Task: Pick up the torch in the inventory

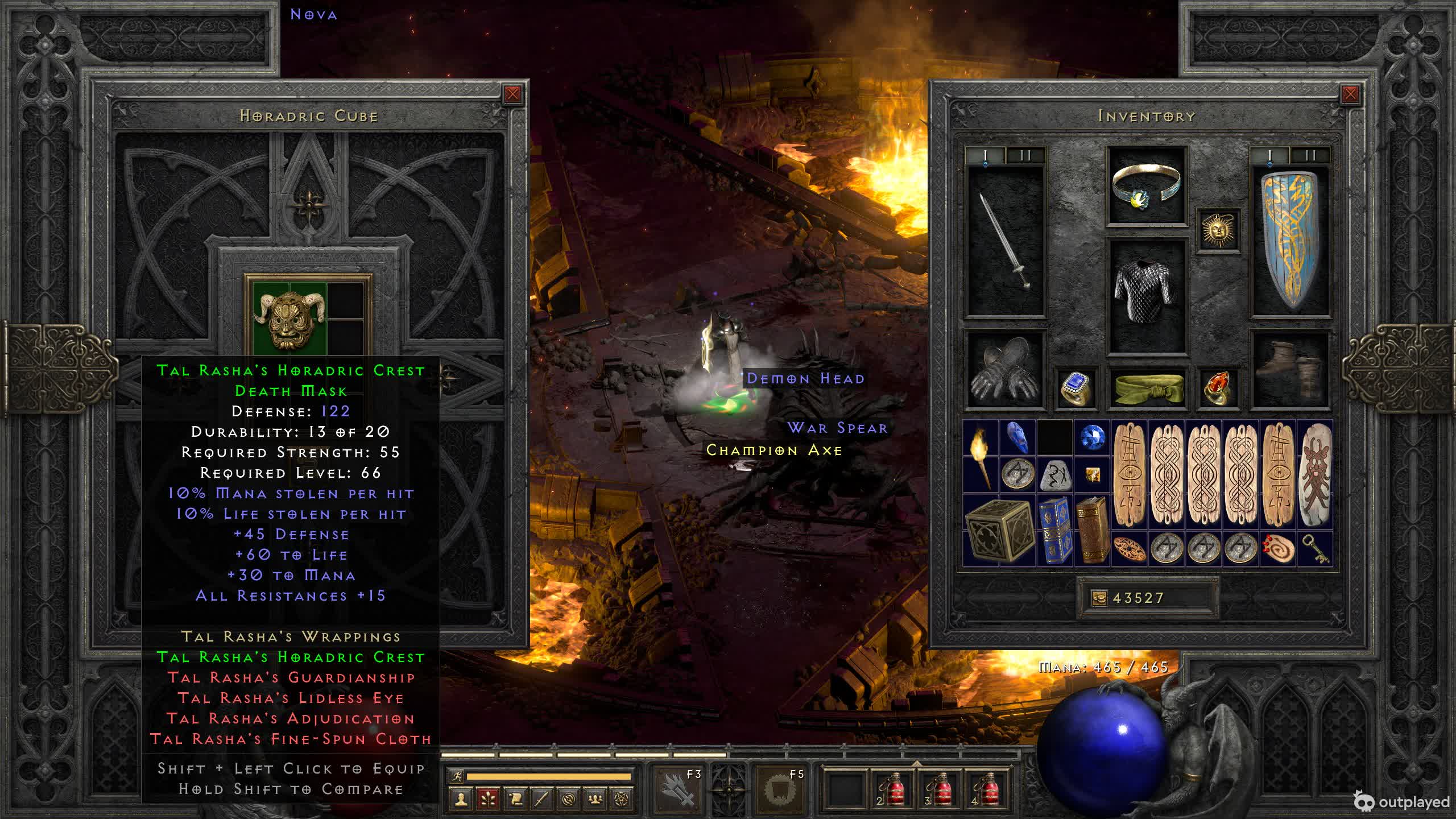Action: point(981,456)
